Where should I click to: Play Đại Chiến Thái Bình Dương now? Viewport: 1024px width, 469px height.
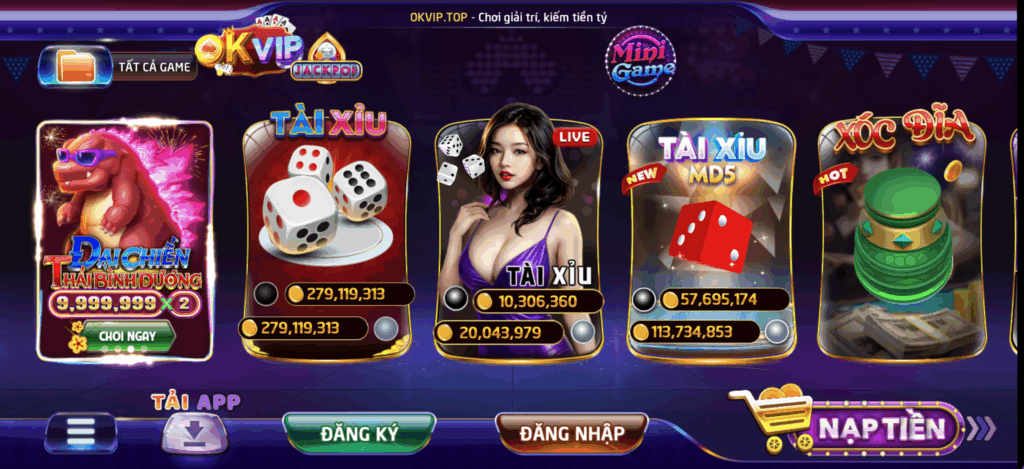coord(127,336)
